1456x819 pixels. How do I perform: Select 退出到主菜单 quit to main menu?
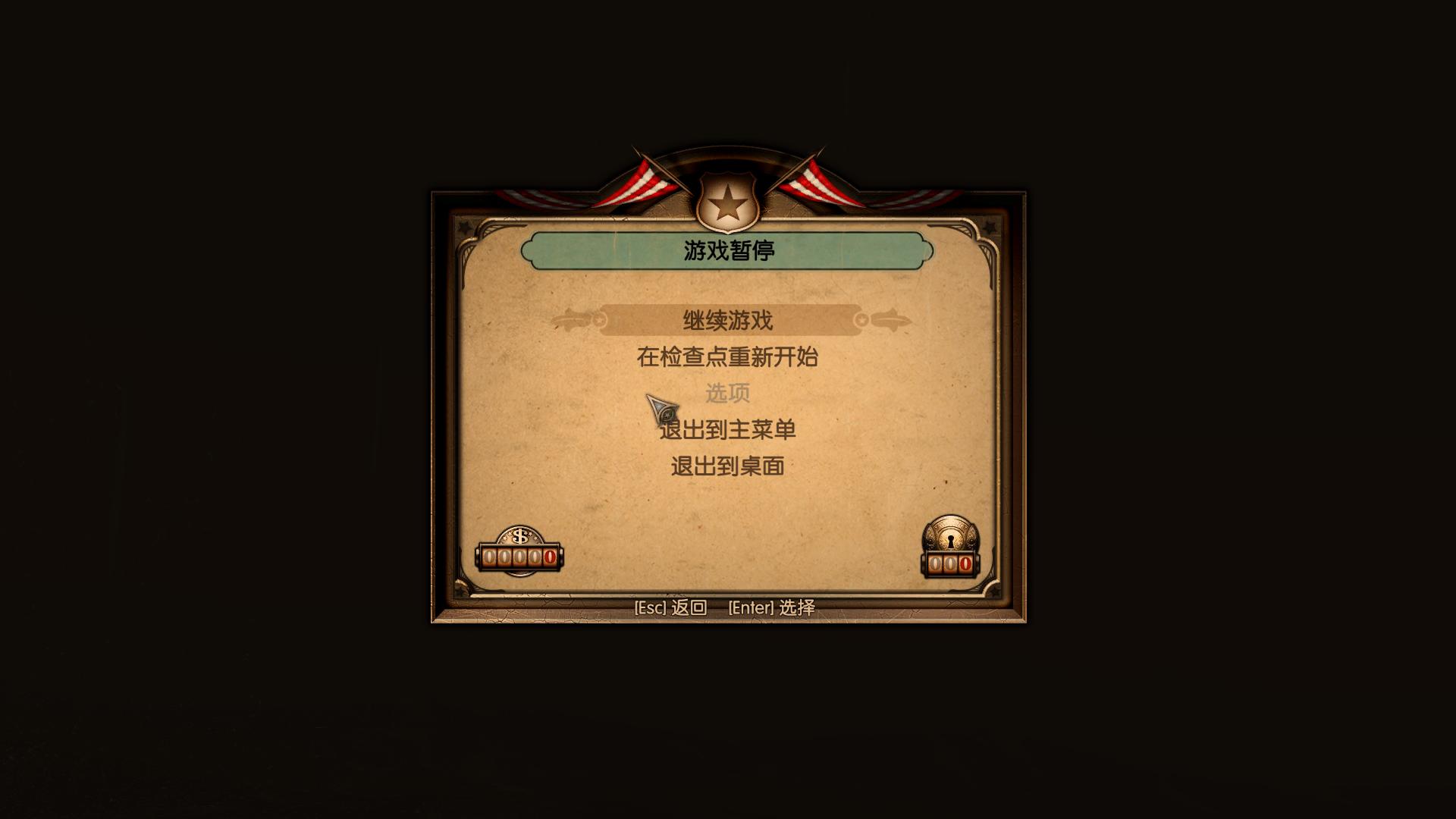tap(728, 428)
